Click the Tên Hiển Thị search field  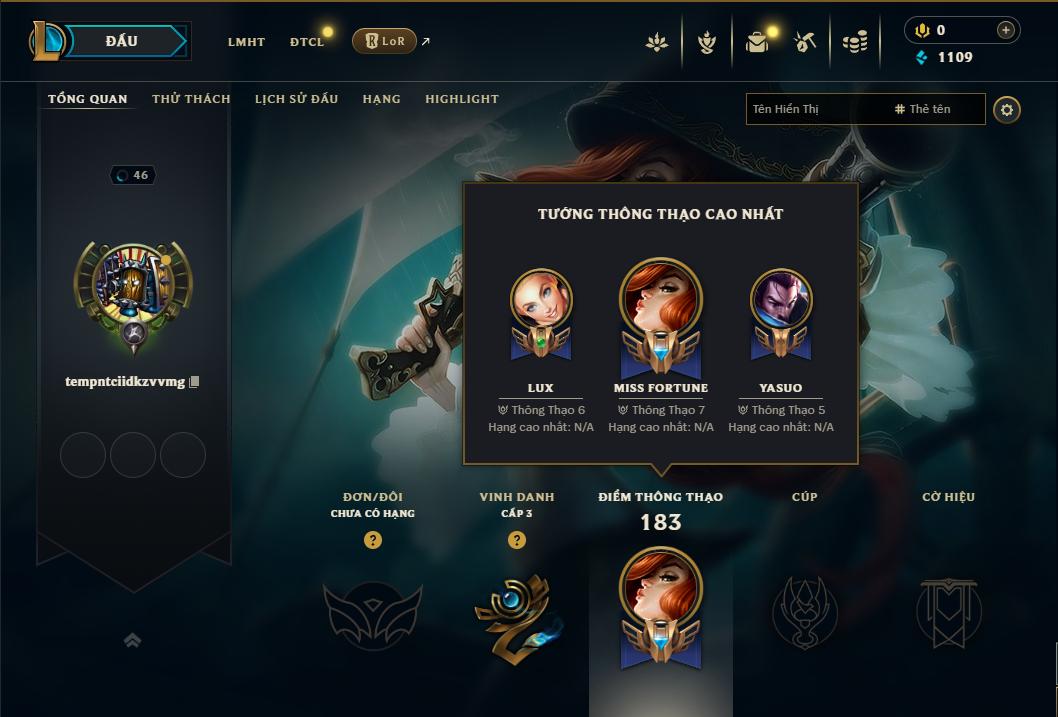tap(815, 109)
